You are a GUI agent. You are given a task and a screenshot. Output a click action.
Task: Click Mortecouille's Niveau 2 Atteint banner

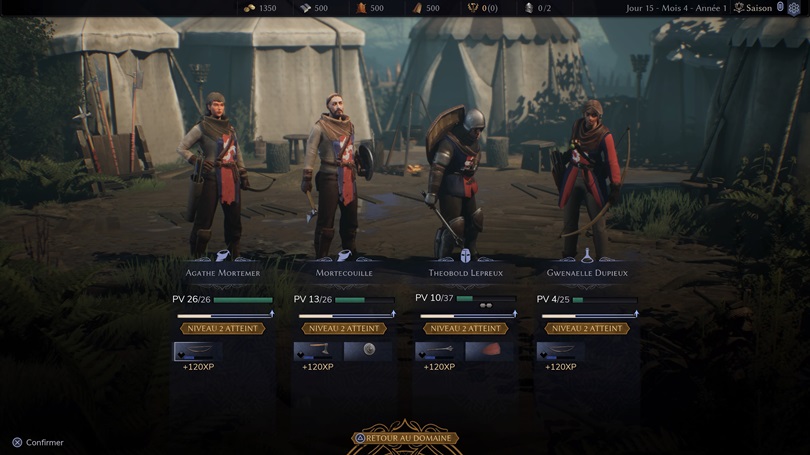[344, 328]
